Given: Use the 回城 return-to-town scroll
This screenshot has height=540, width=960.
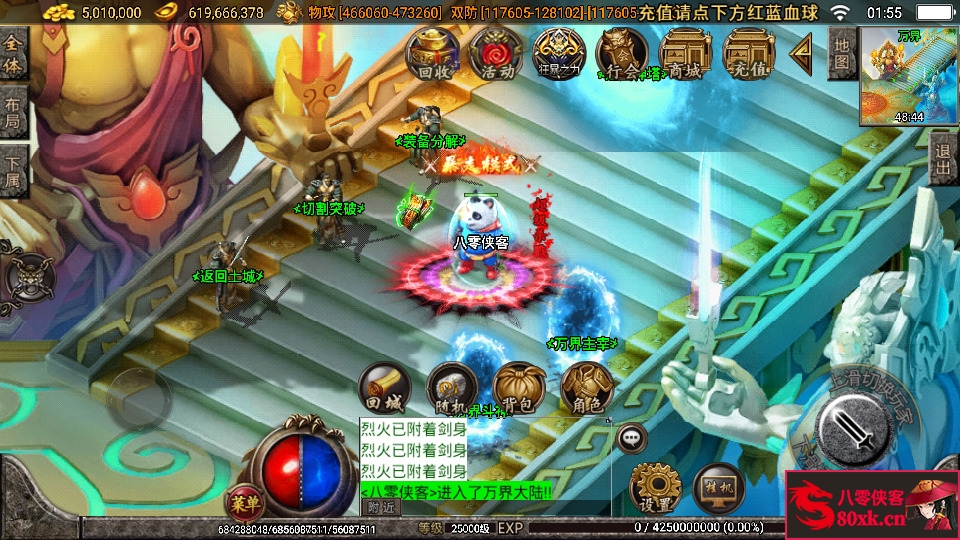Looking at the screenshot, I should click(385, 388).
